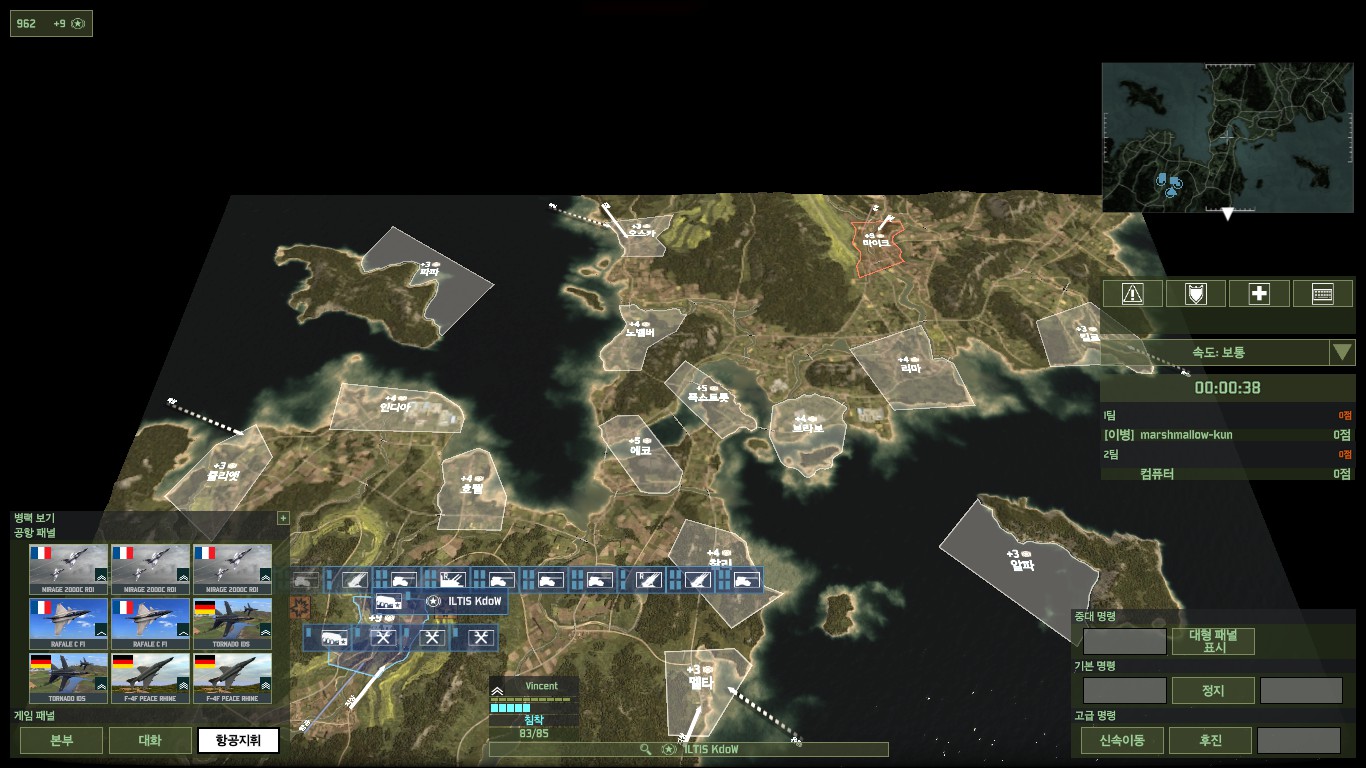Order the 후진 reverse command
The width and height of the screenshot is (1366, 768).
(x=1210, y=741)
